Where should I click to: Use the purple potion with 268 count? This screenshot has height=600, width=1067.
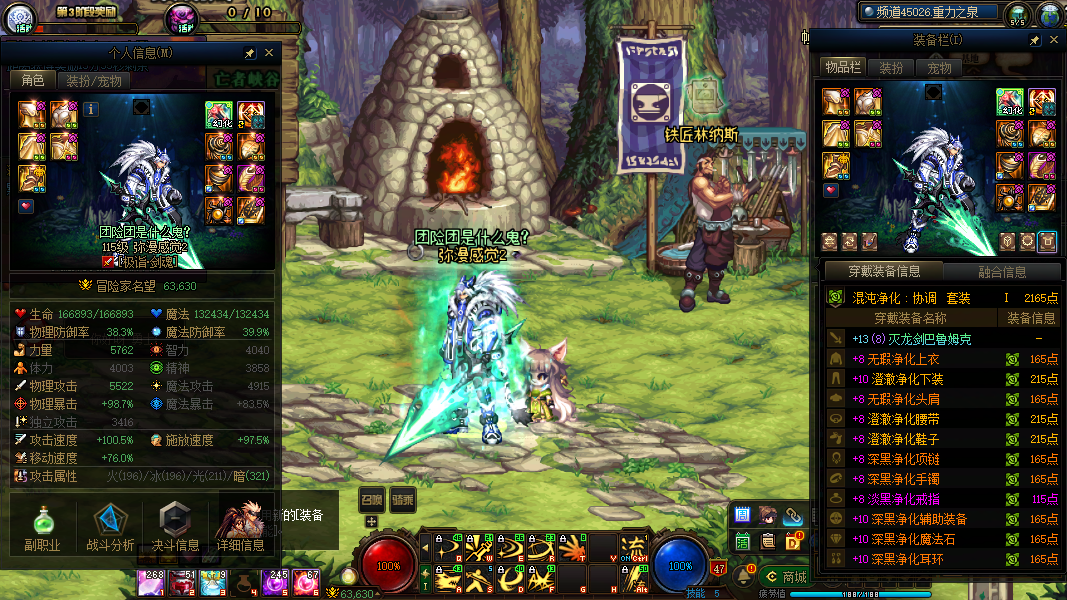[154, 582]
